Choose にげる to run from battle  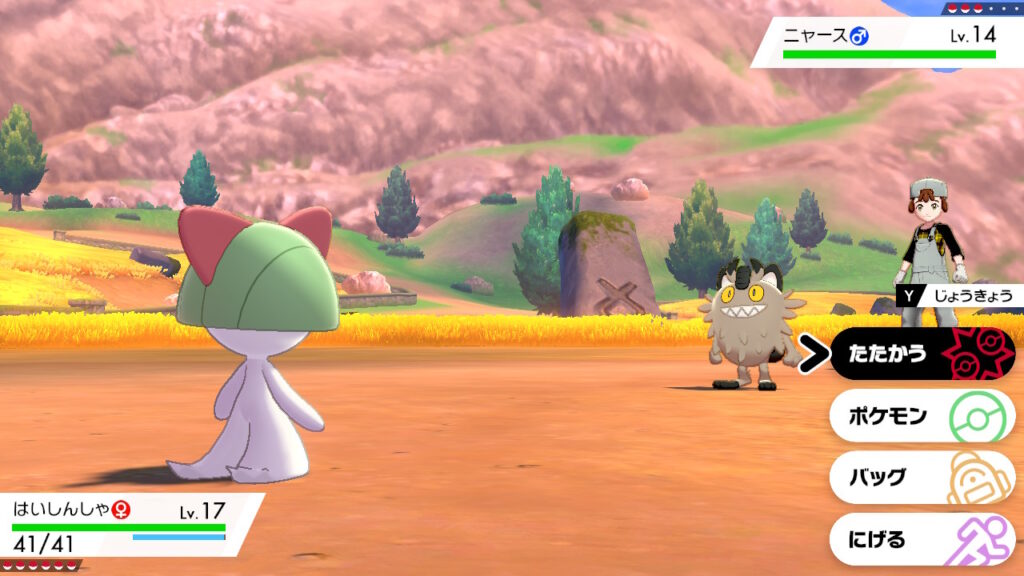(920, 539)
